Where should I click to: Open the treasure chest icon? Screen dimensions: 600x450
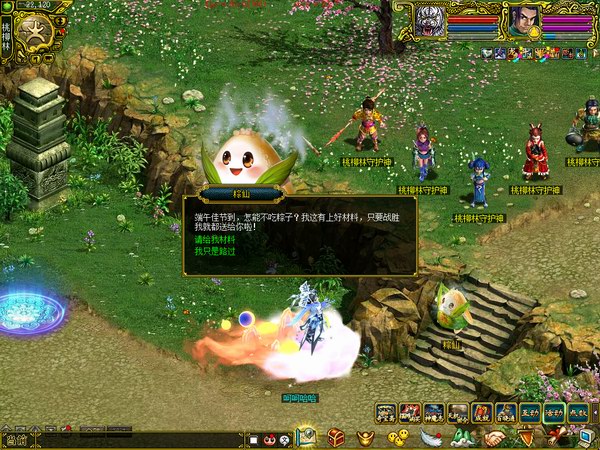click(336, 437)
